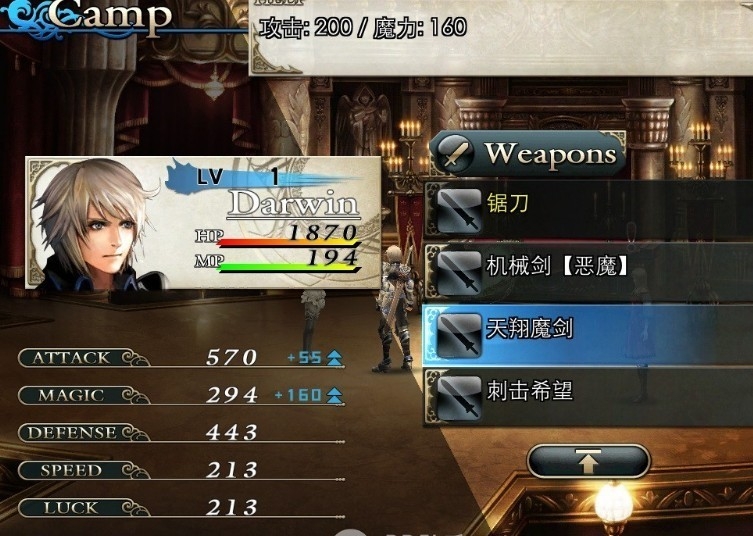753x536 pixels.
Task: Select the 锯刀 weapon entry
Action: [x=588, y=205]
